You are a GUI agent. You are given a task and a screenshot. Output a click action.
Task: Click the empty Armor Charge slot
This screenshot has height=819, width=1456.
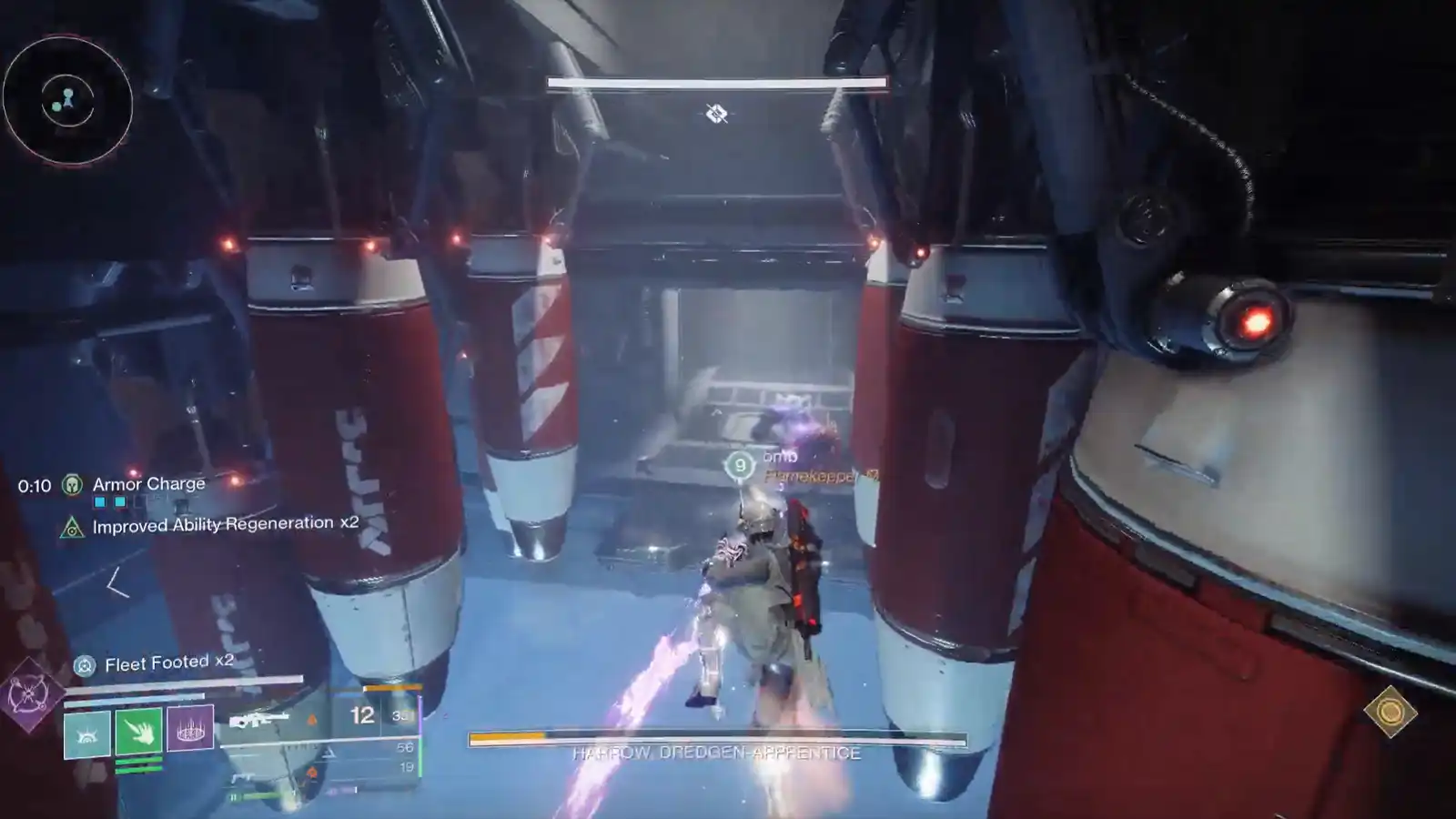[141, 500]
